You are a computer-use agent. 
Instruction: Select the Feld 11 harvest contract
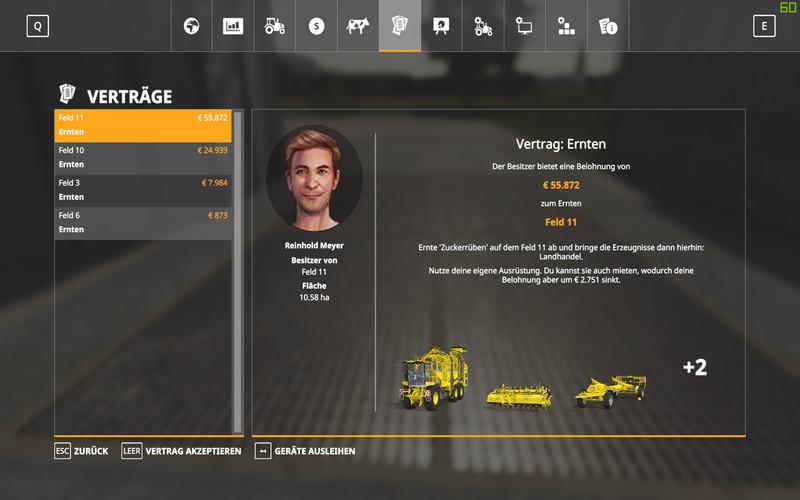click(x=143, y=125)
